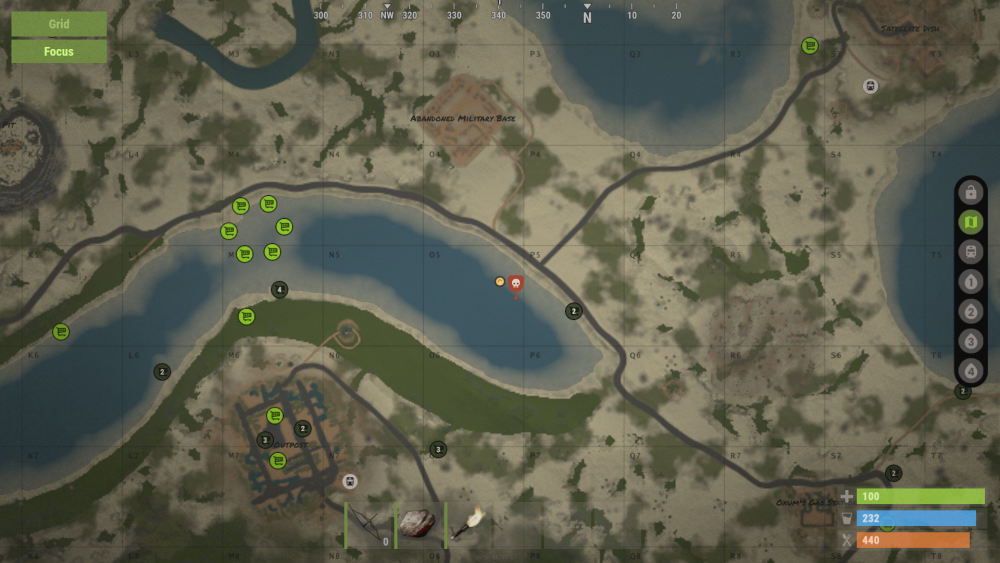Viewport: 1000px width, 563px height.
Task: Show map layer 2
Action: pyautogui.click(x=970, y=311)
